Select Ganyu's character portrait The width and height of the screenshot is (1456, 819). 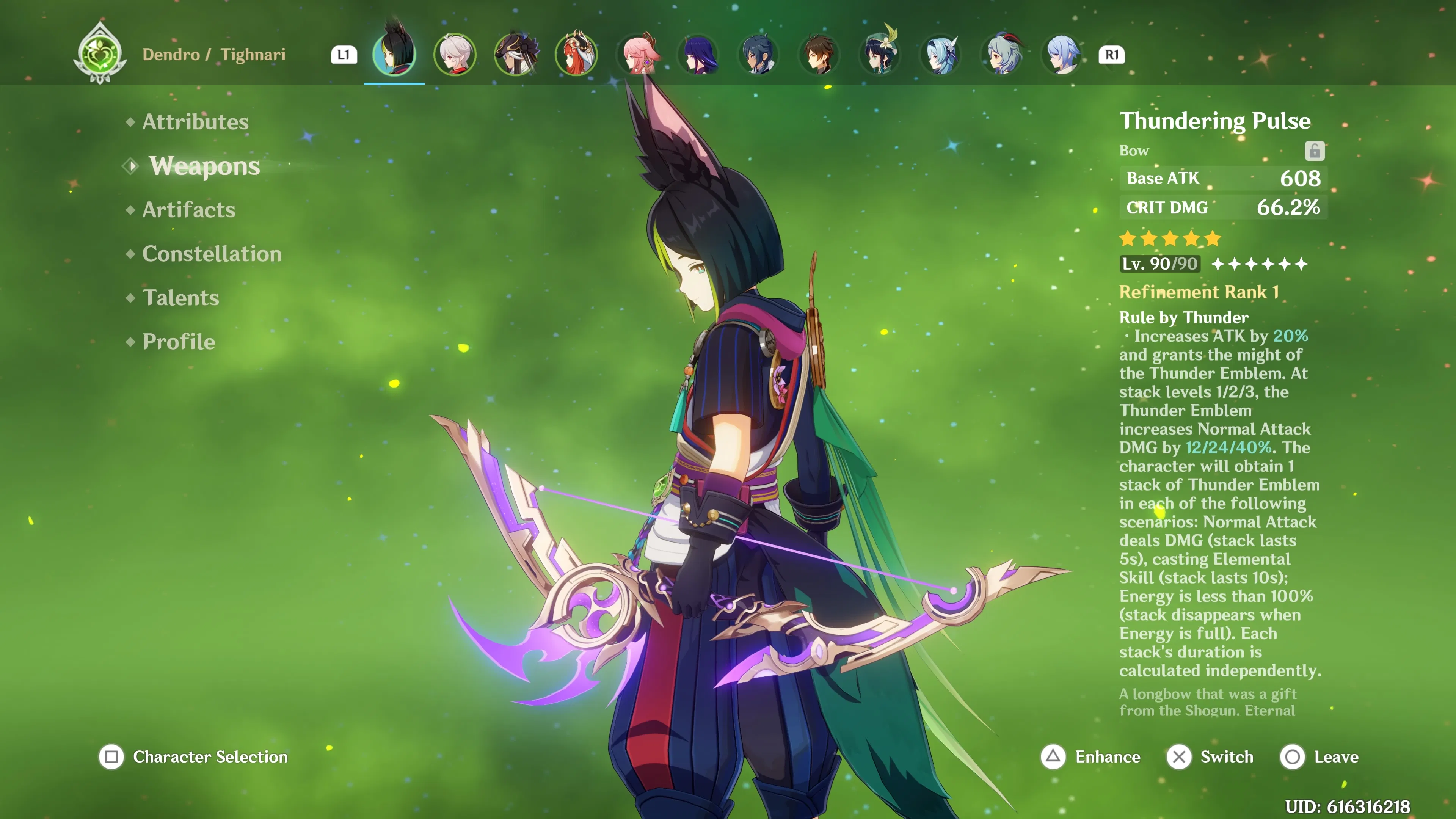pyautogui.click(x=1001, y=54)
